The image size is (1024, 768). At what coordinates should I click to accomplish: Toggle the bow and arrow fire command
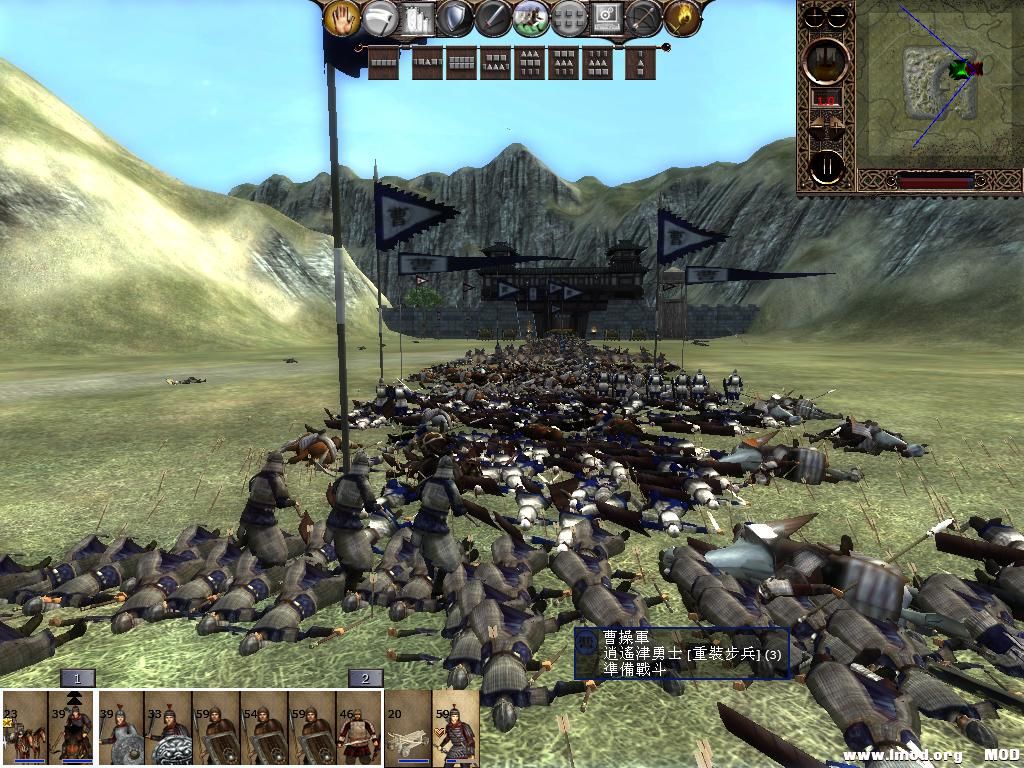point(645,17)
